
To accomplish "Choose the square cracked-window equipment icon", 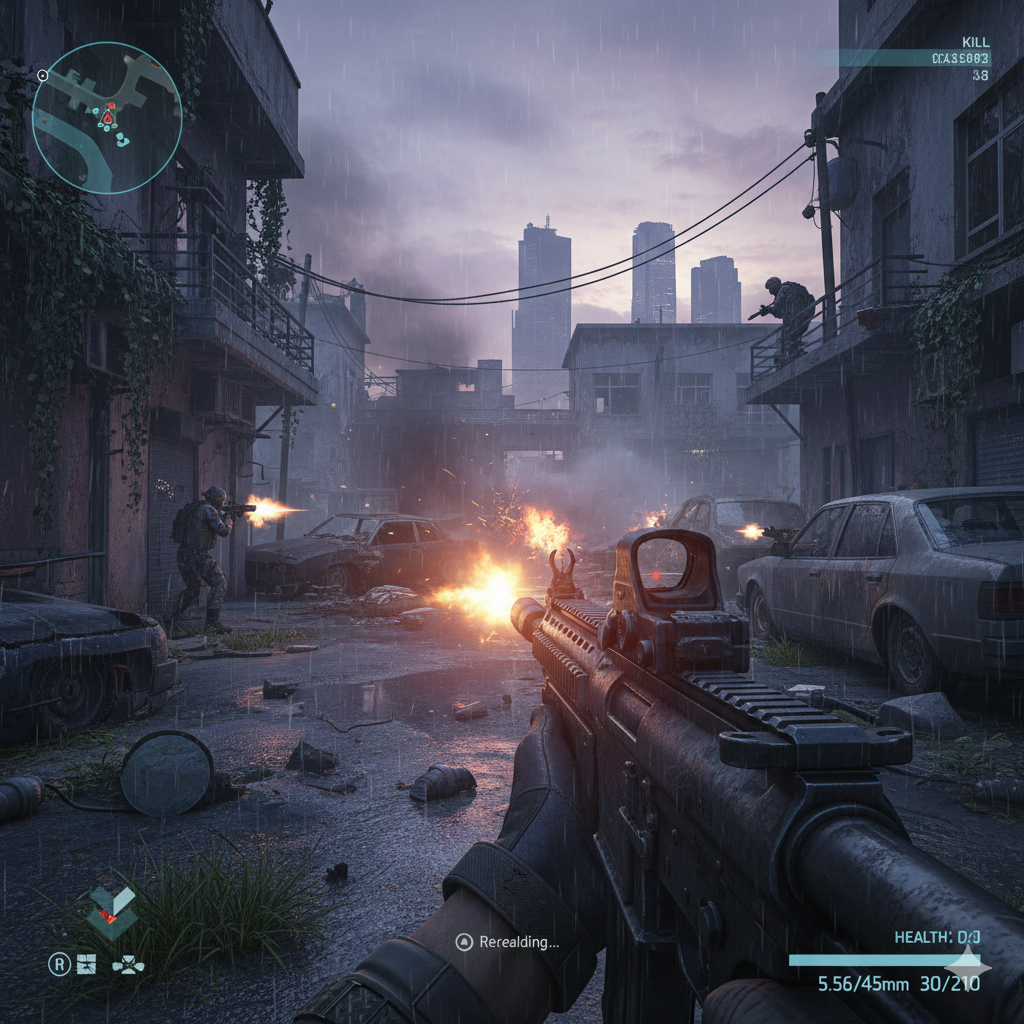I will tap(87, 965).
